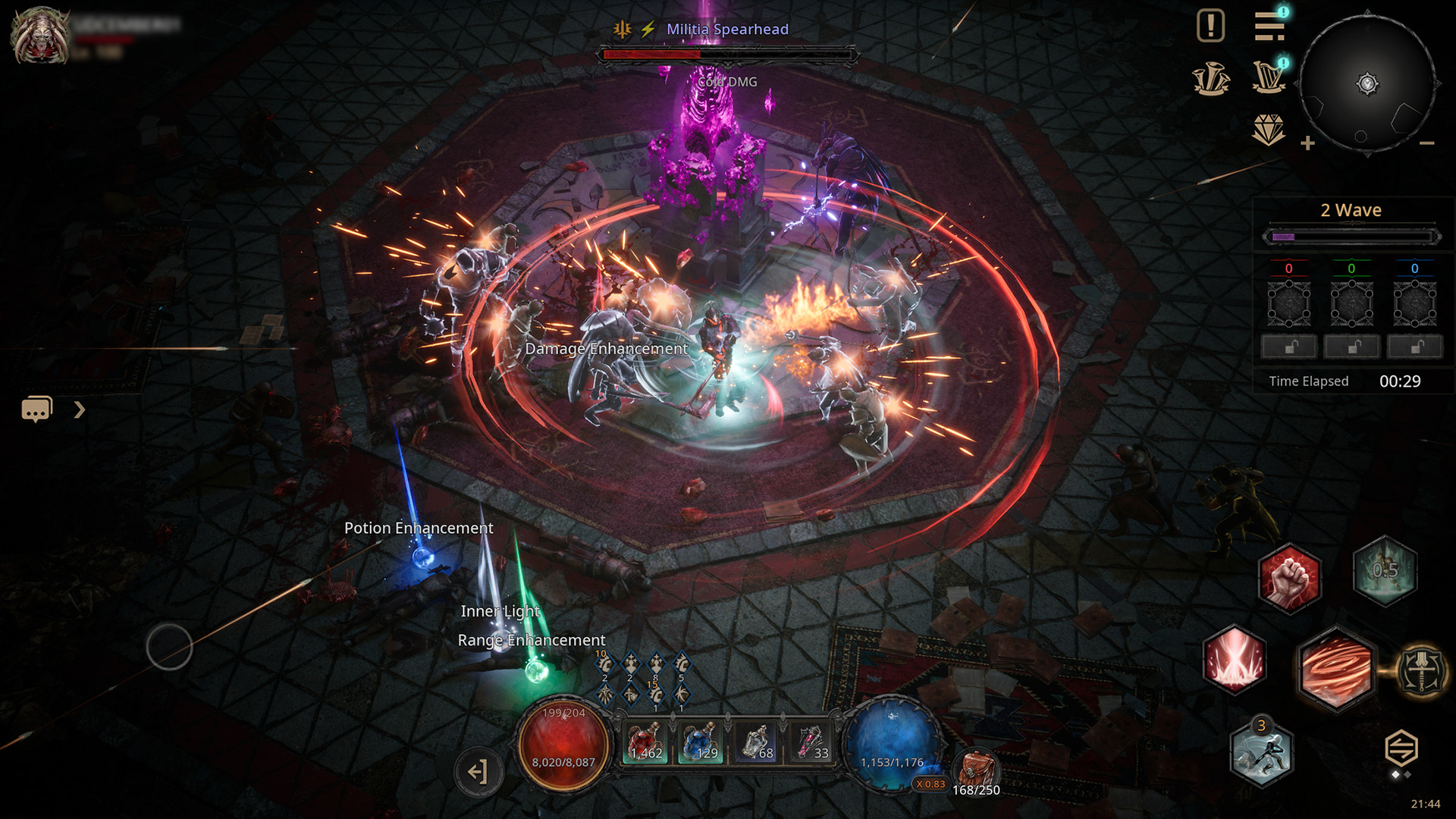Open the backpack inventory icon
The image size is (1456, 819).
coord(977,770)
